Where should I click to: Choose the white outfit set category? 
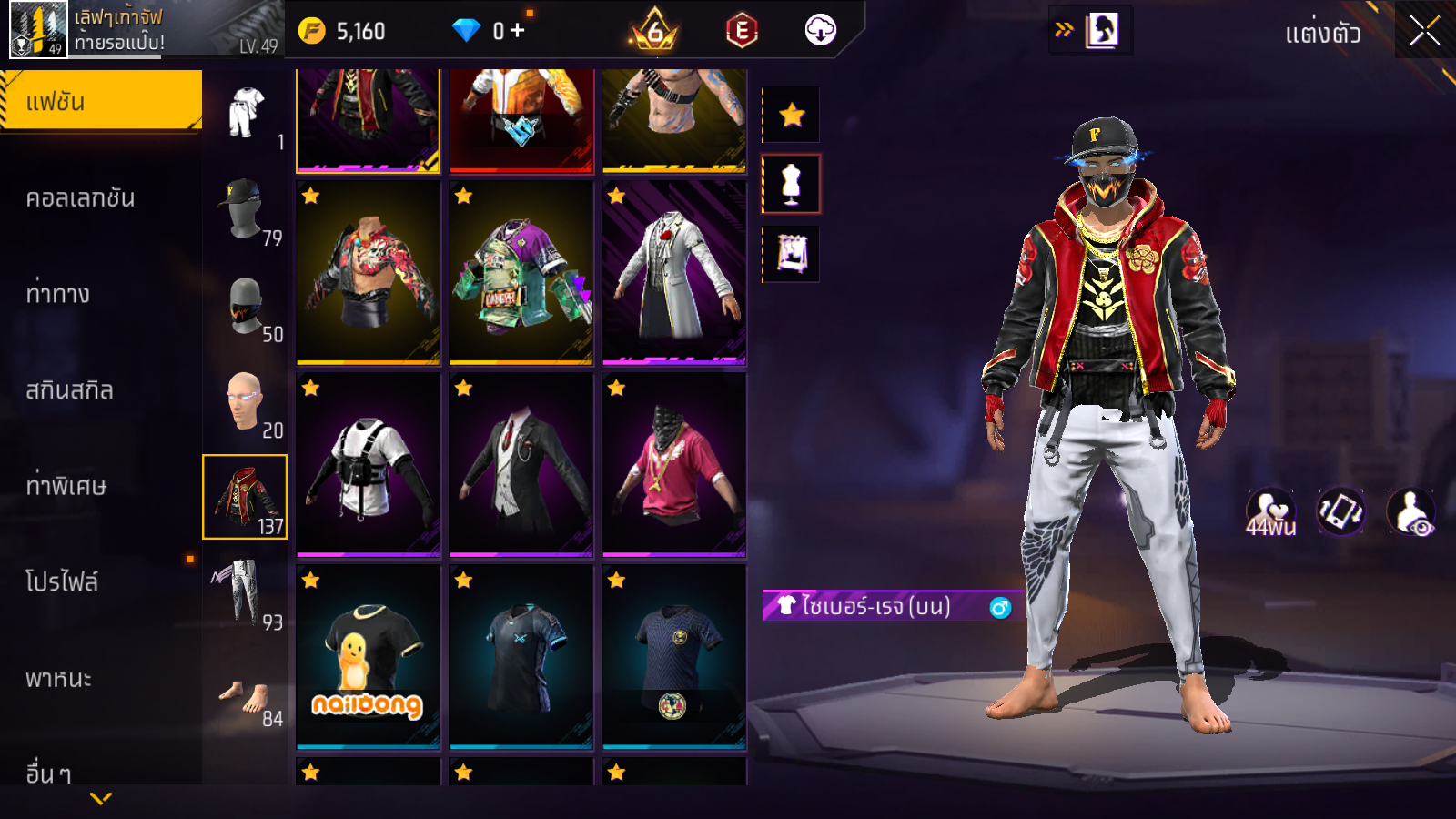tap(245, 114)
